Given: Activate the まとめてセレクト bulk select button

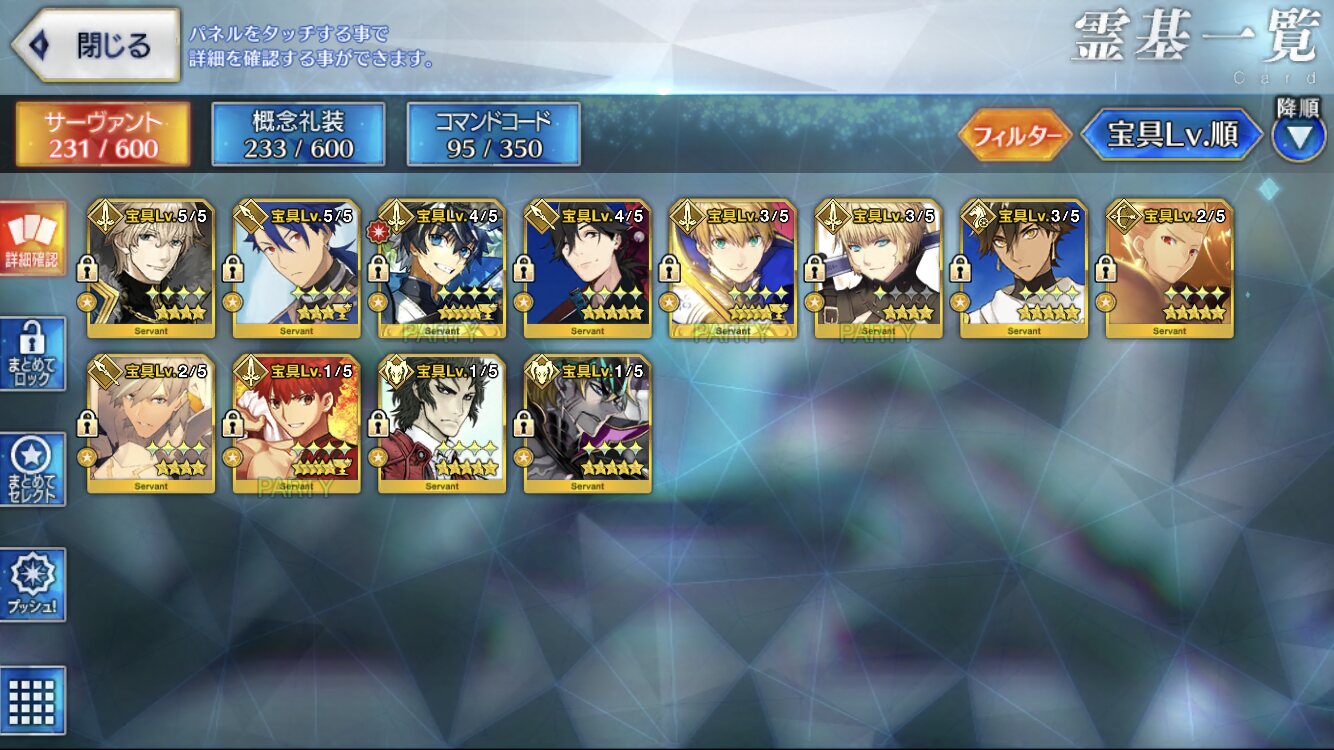Looking at the screenshot, I should coord(32,469).
